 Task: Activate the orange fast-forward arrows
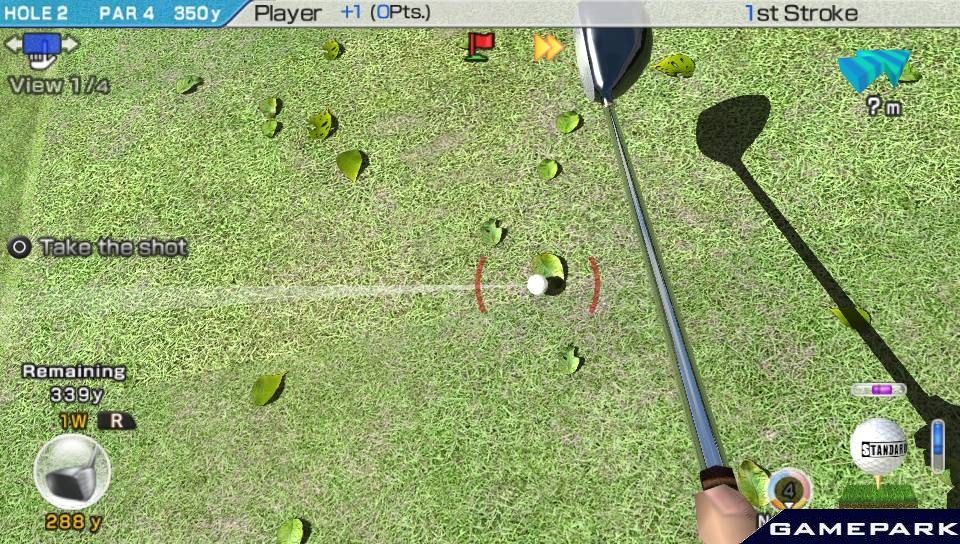pyautogui.click(x=548, y=47)
